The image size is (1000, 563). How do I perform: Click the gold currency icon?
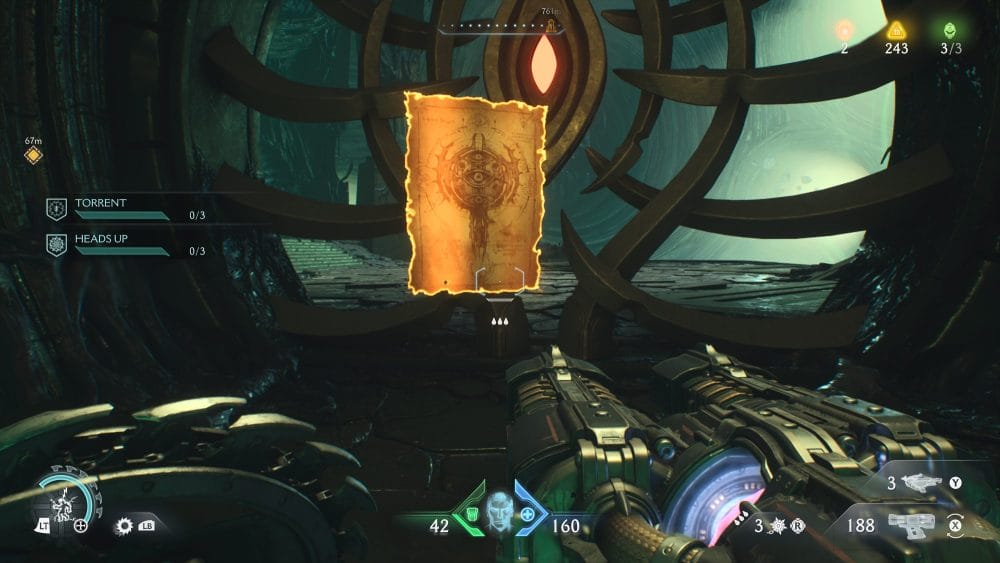pos(896,30)
